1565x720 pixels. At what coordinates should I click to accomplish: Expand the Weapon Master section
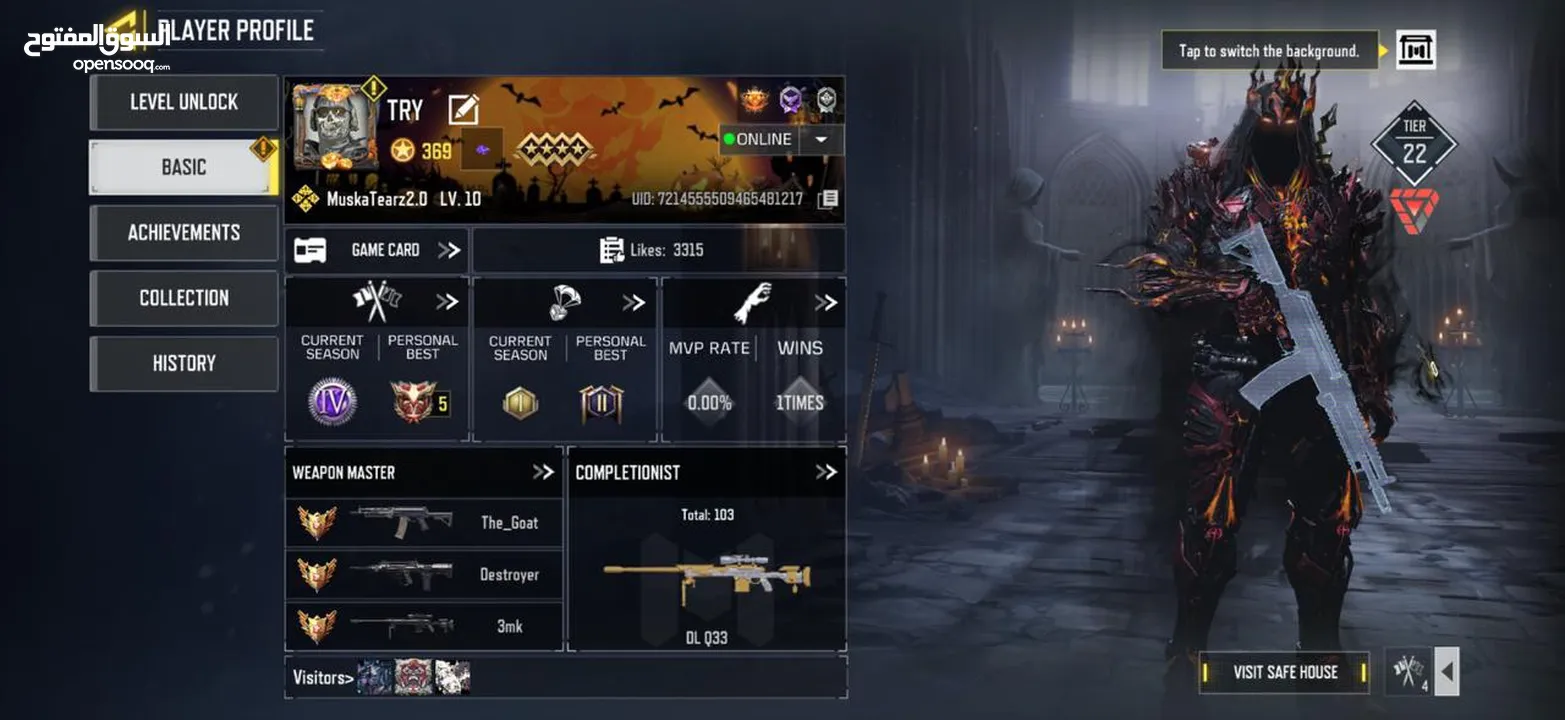[x=543, y=472]
